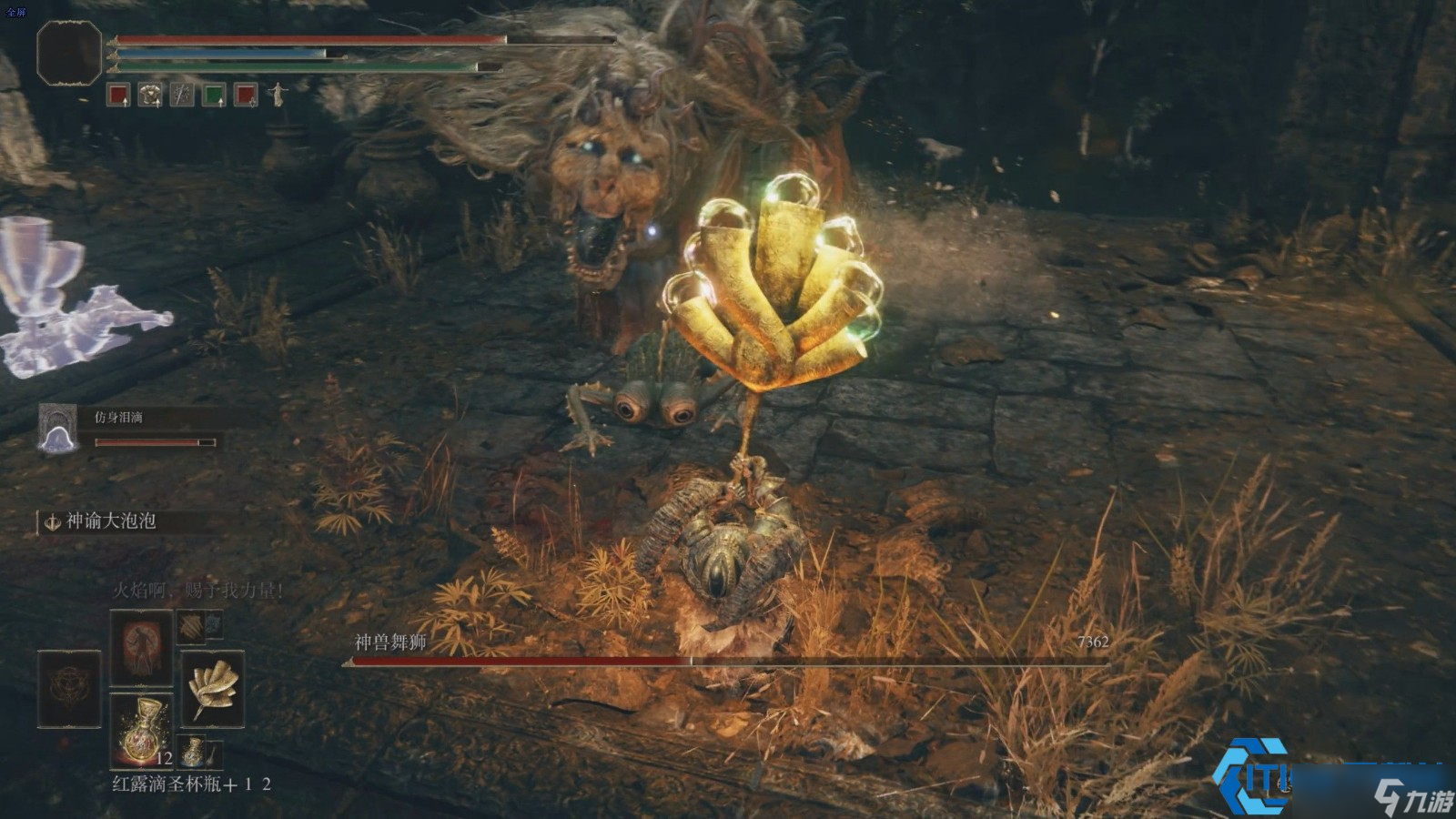Select the left-hand armament slot with faint sigil

coord(69,689)
